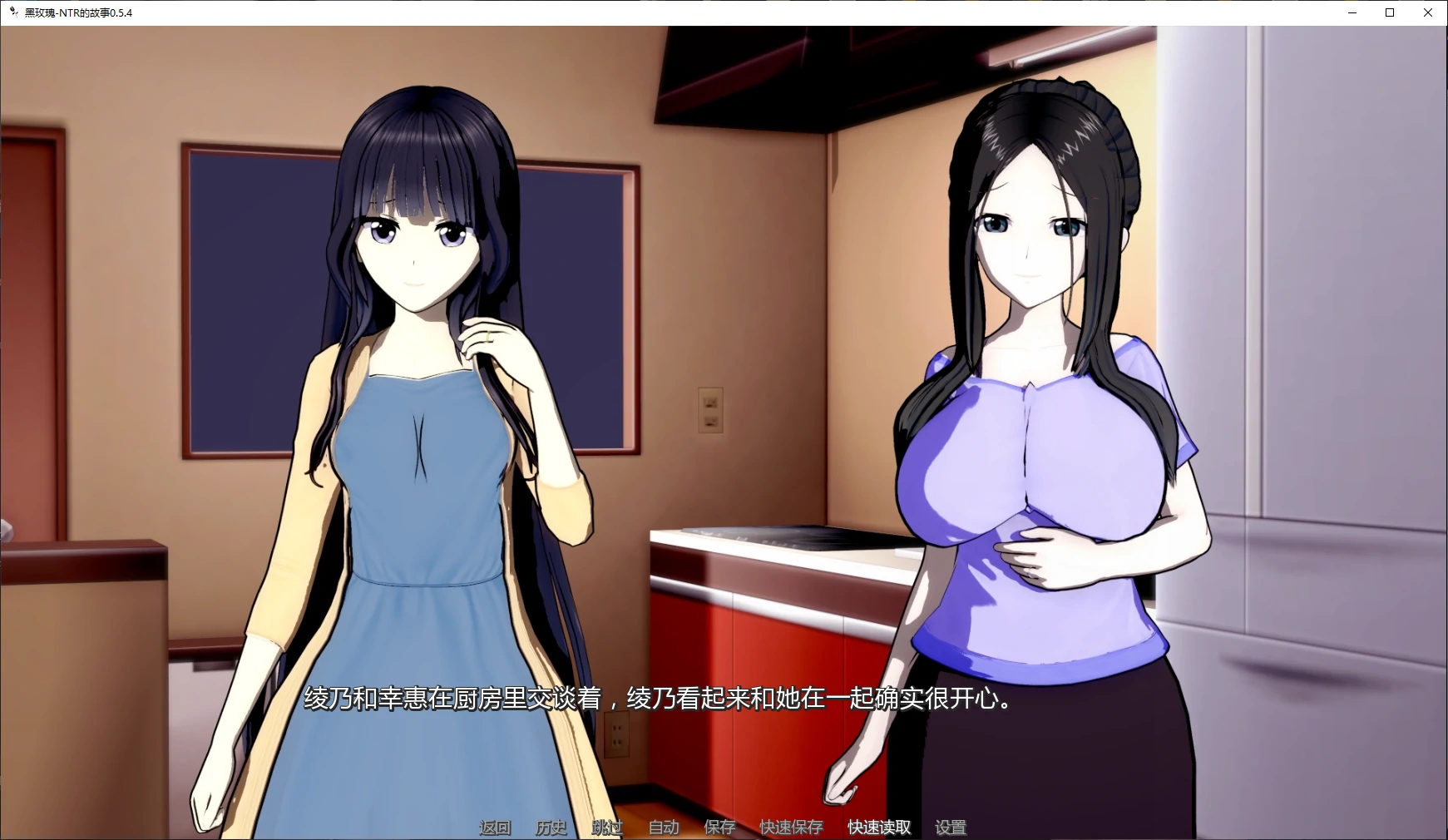The image size is (1448, 840).
Task: Maximize the game window
Action: (1389, 12)
